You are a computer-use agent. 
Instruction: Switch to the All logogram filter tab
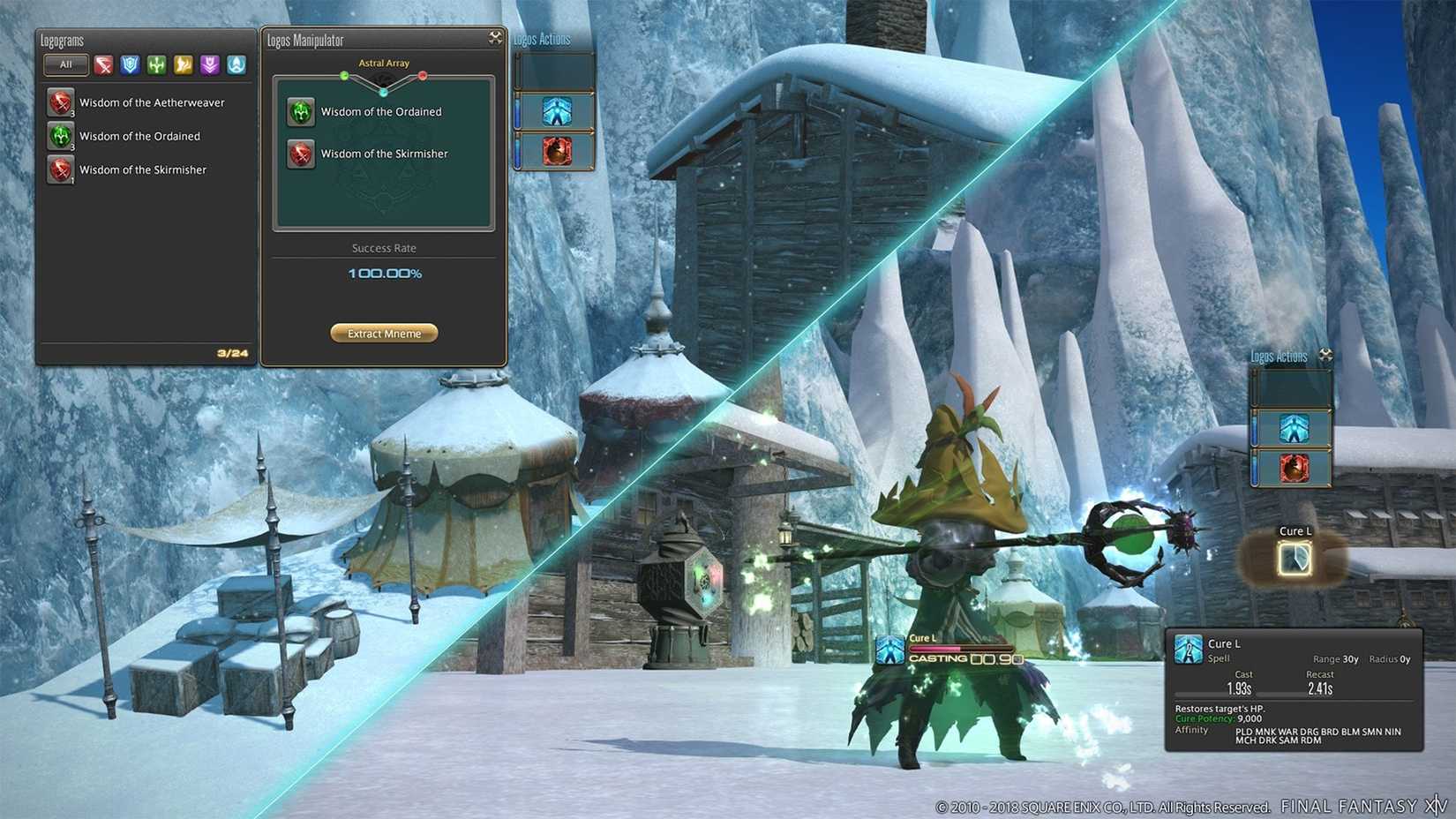(65, 64)
